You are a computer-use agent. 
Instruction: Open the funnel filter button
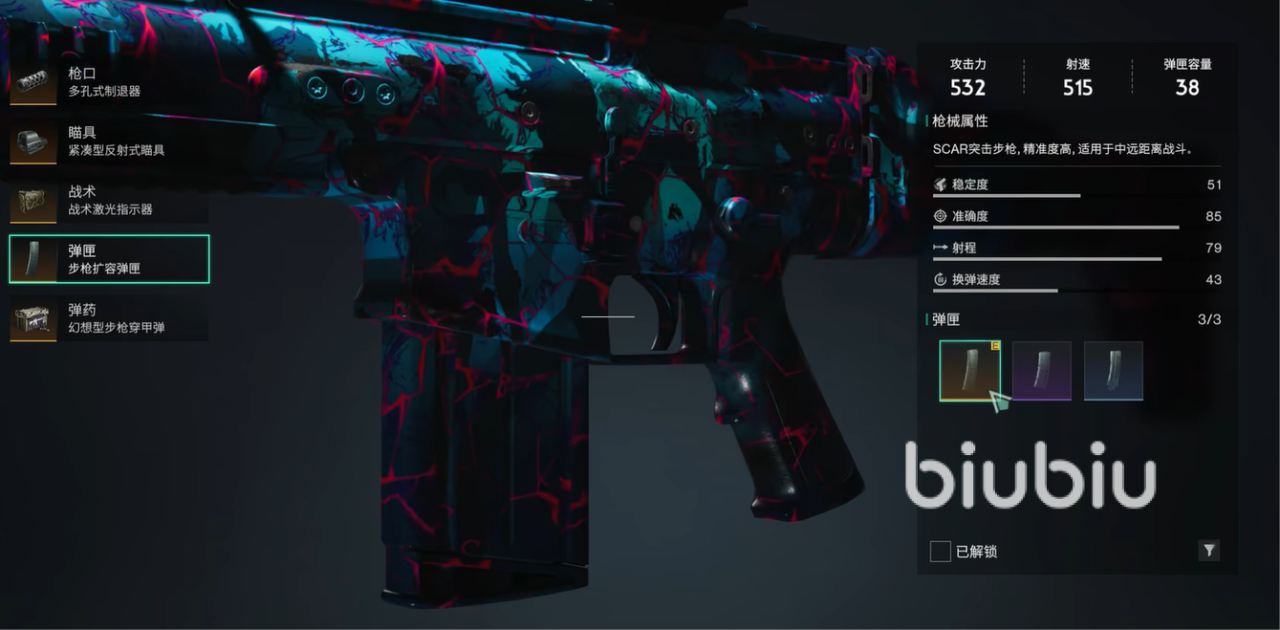pos(1208,550)
